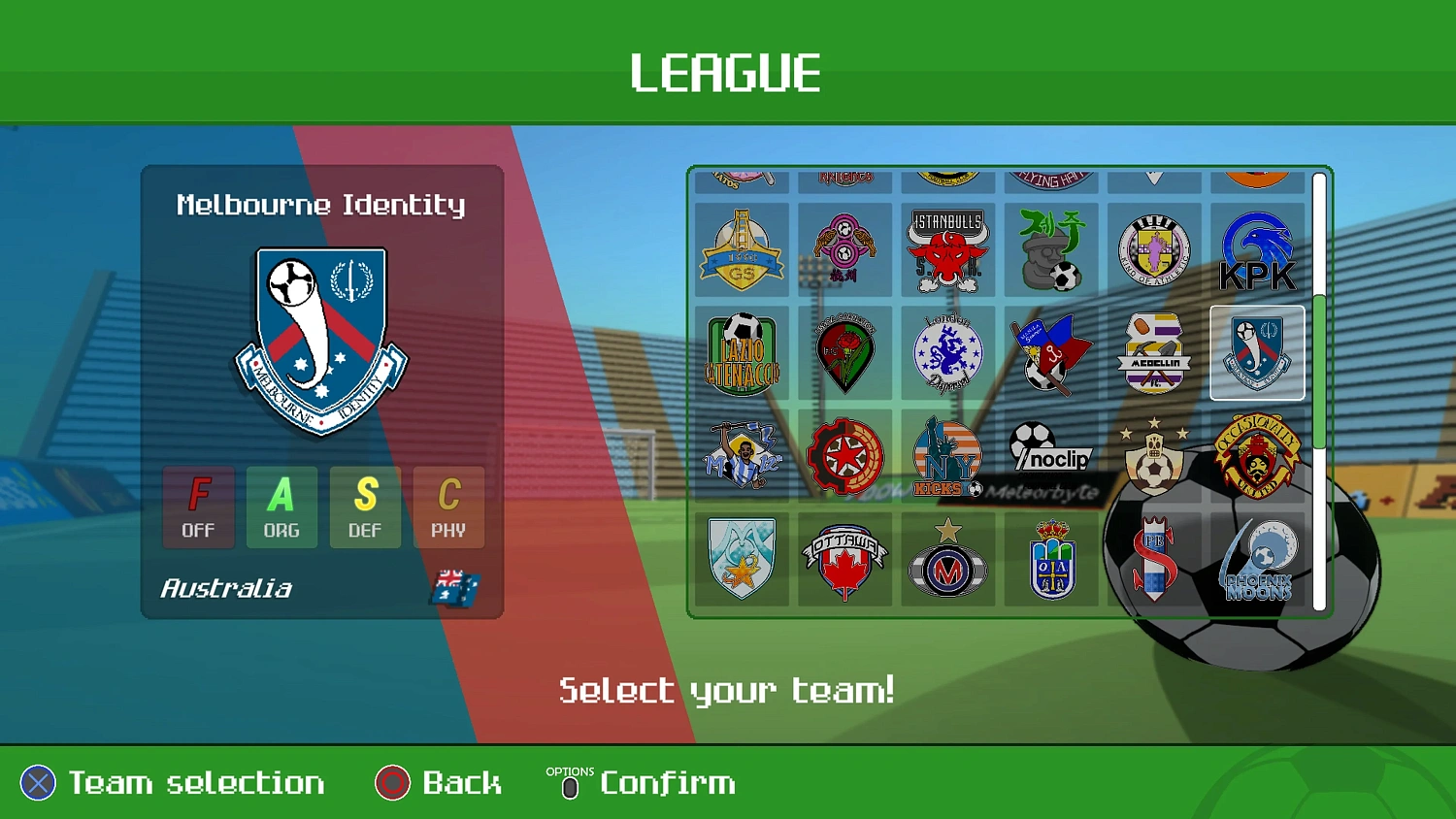1456x819 pixels.
Task: Pick the Lazio Catenaccio team
Action: pyautogui.click(x=741, y=352)
